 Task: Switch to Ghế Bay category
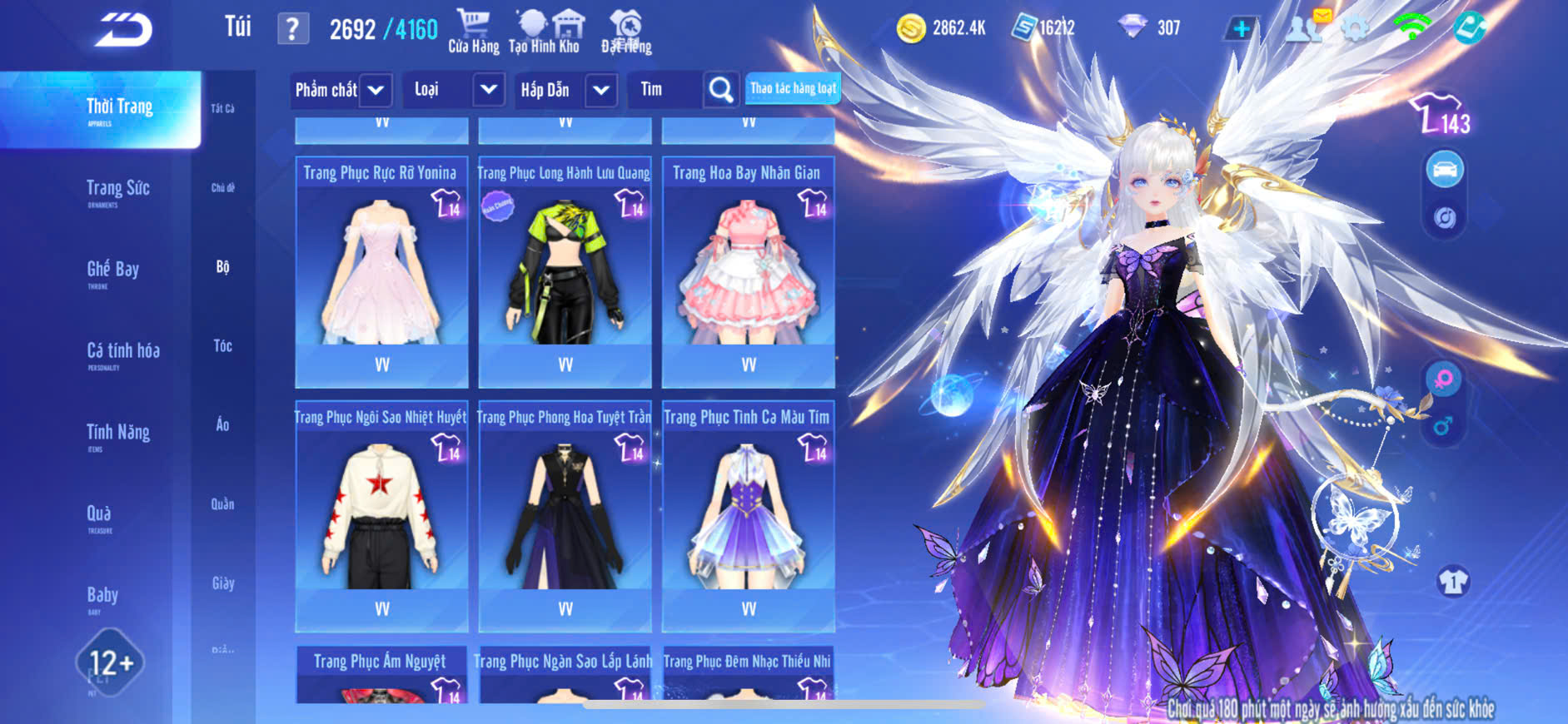[112, 270]
